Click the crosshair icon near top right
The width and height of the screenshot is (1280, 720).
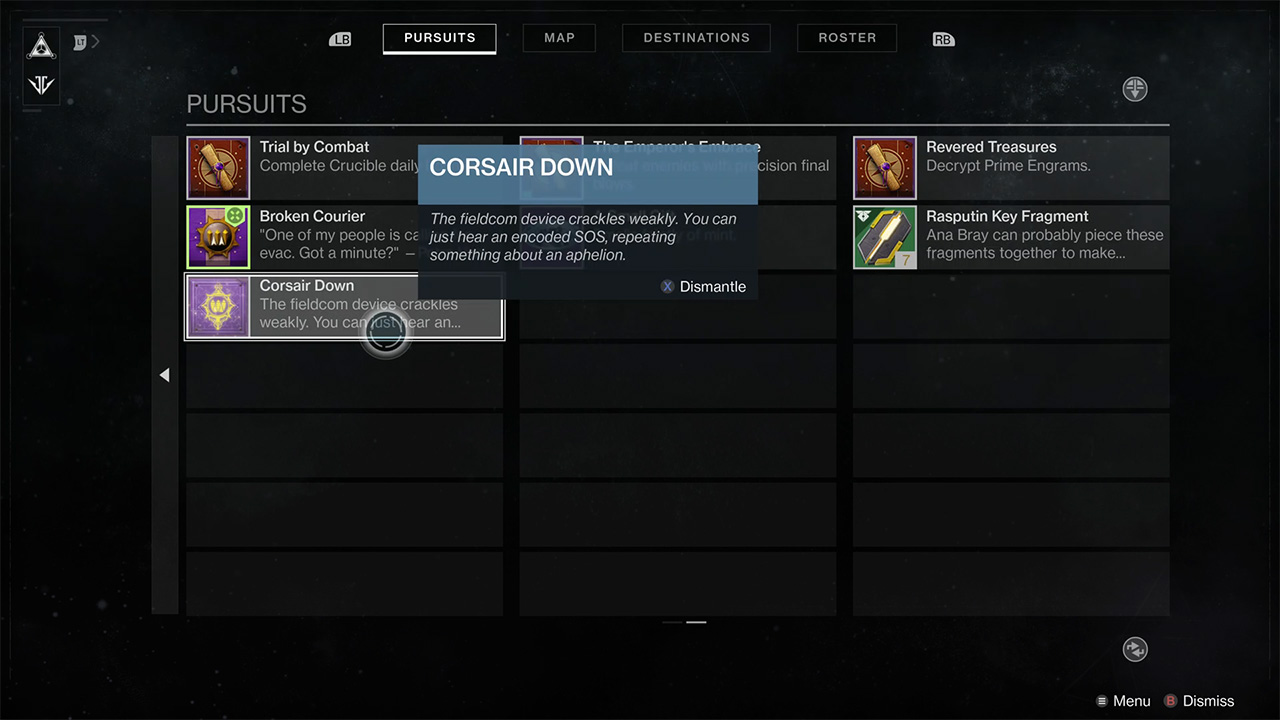tap(1135, 89)
